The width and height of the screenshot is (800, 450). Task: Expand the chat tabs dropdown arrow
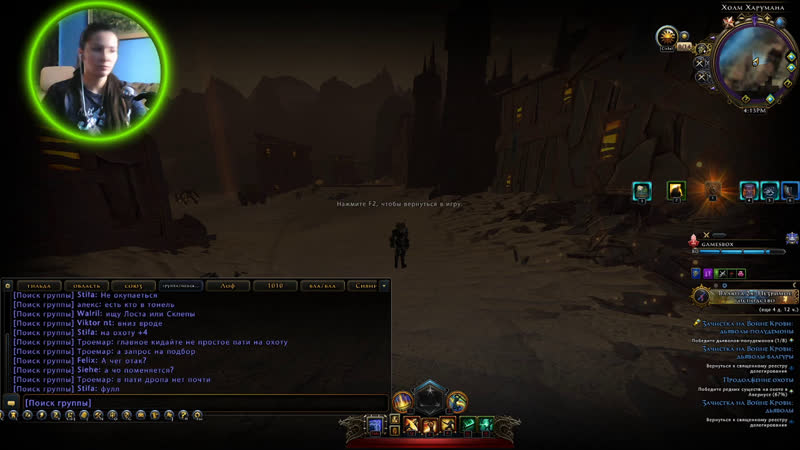coord(384,286)
